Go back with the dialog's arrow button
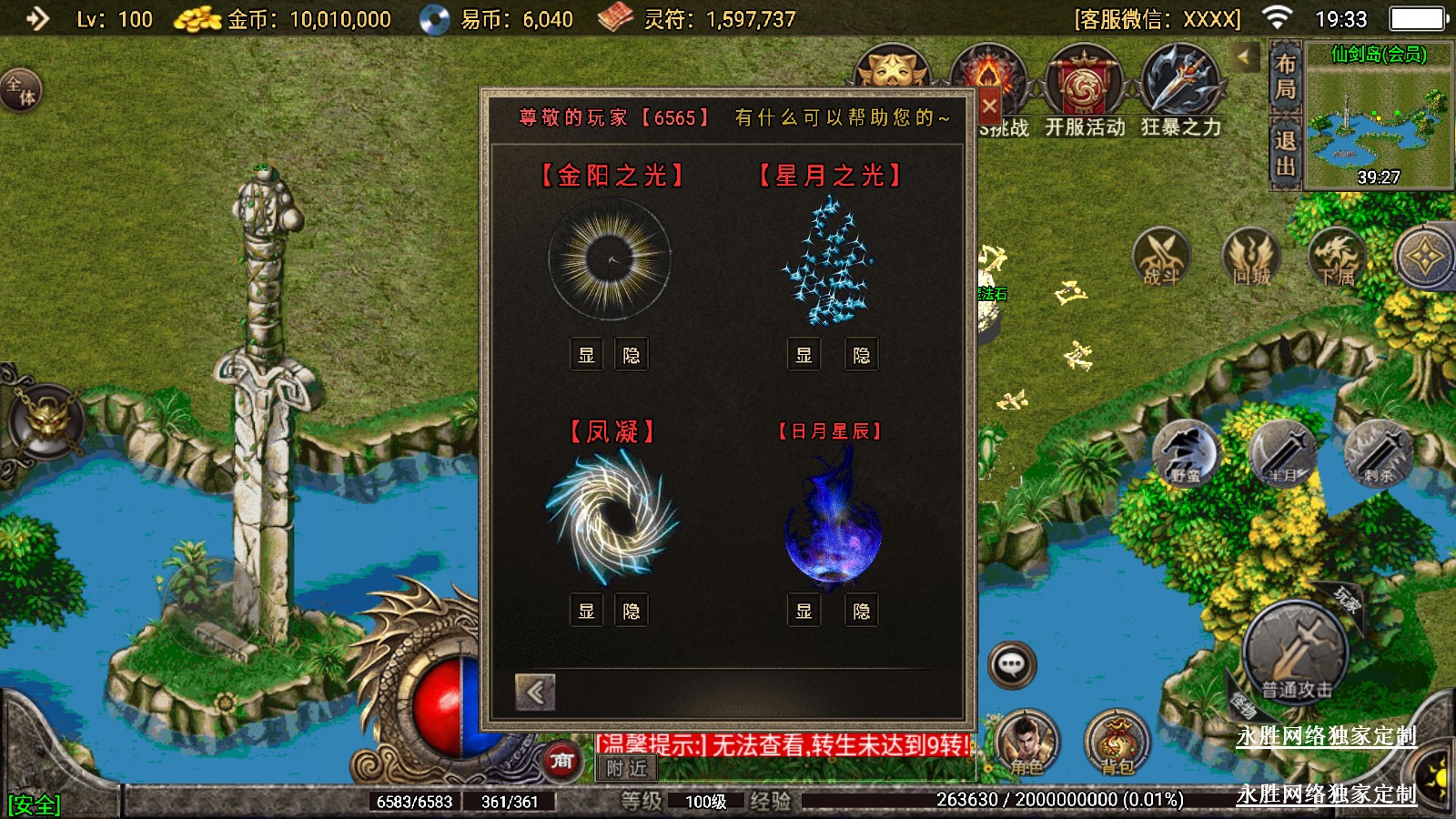Viewport: 1456px width, 819px height. coord(535,693)
